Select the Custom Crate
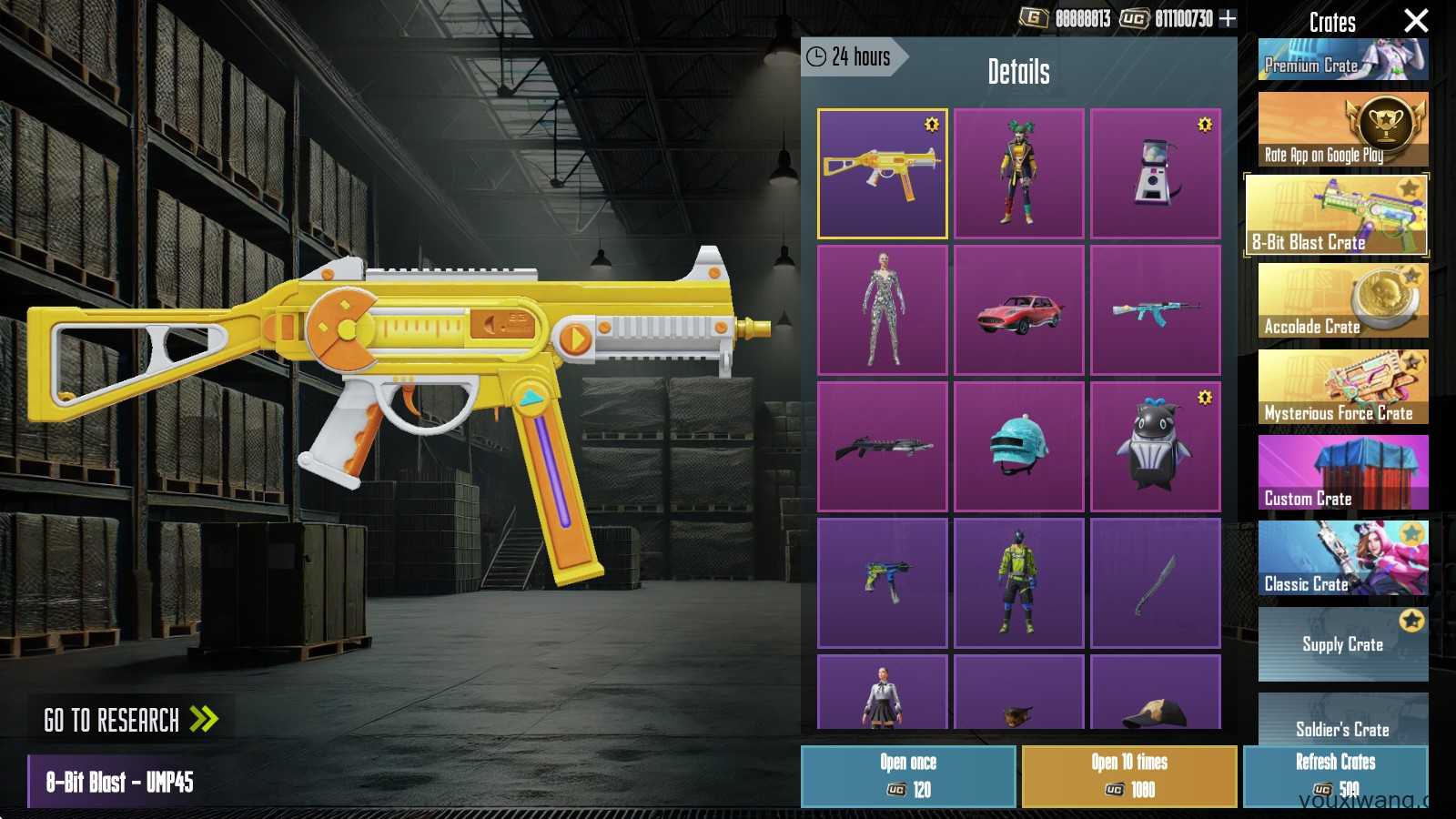This screenshot has height=819, width=1456. (1342, 472)
